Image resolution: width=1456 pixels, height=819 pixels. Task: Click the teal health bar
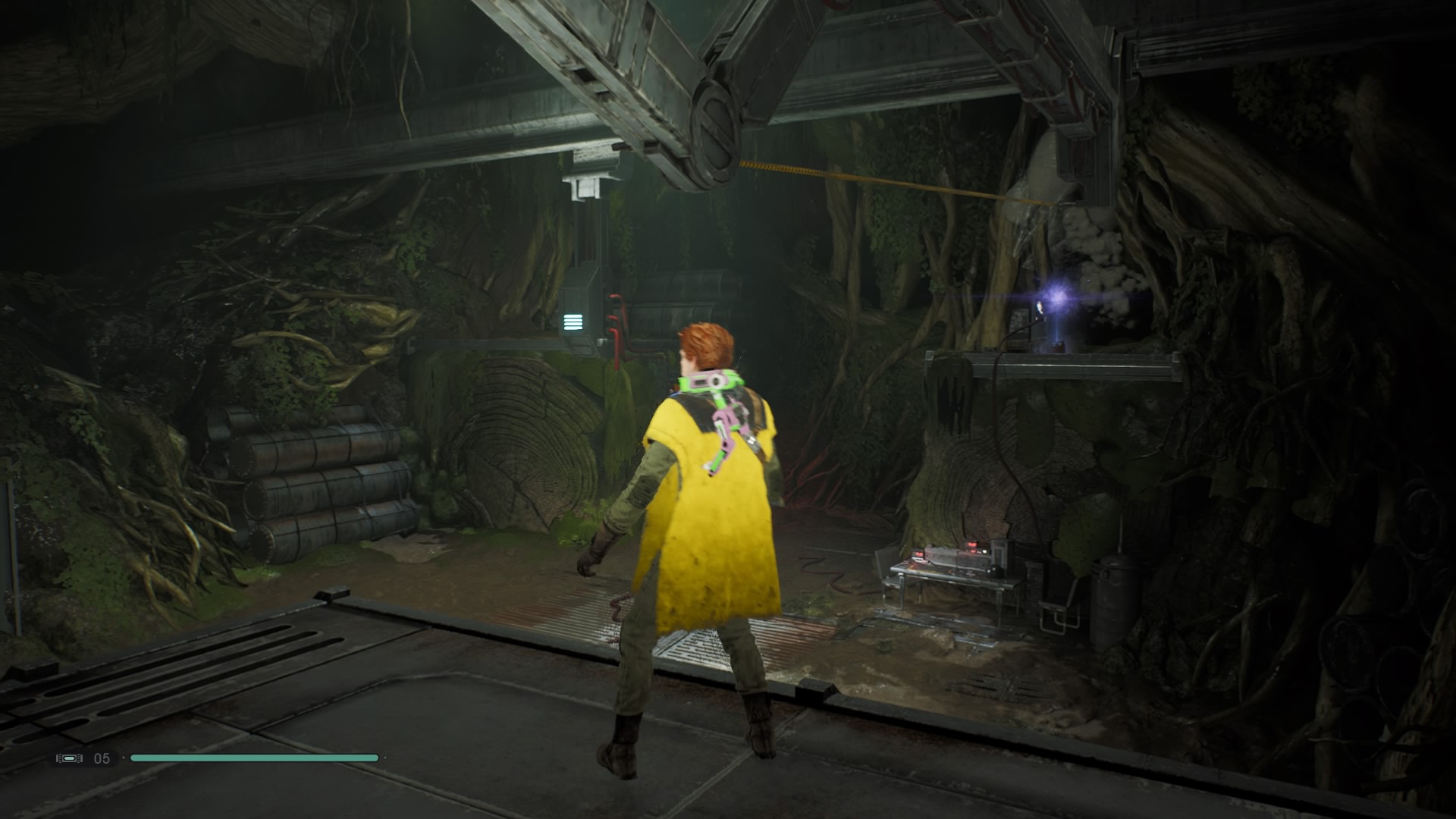[x=255, y=757]
